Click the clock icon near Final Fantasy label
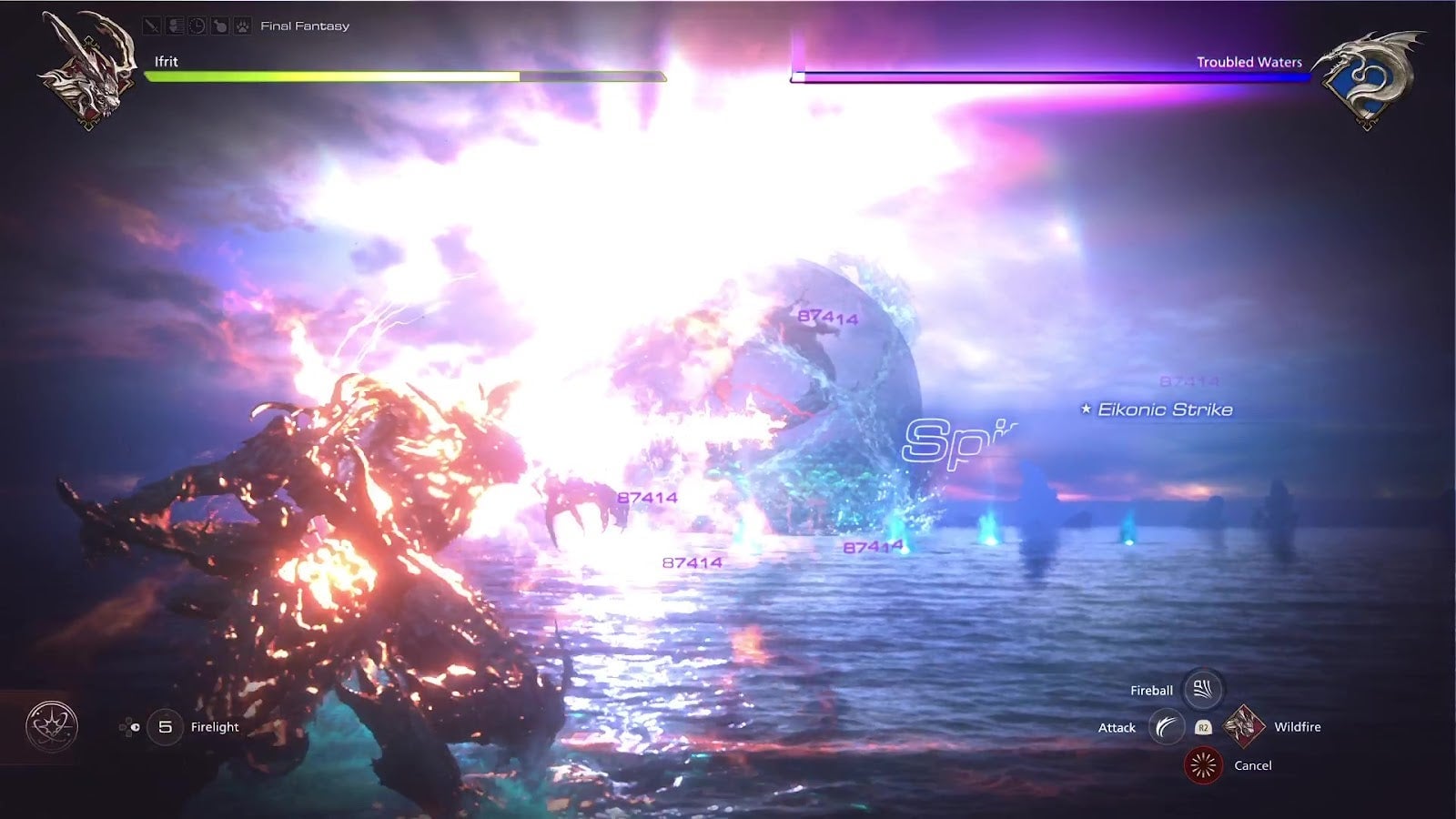1456x819 pixels. [x=197, y=25]
